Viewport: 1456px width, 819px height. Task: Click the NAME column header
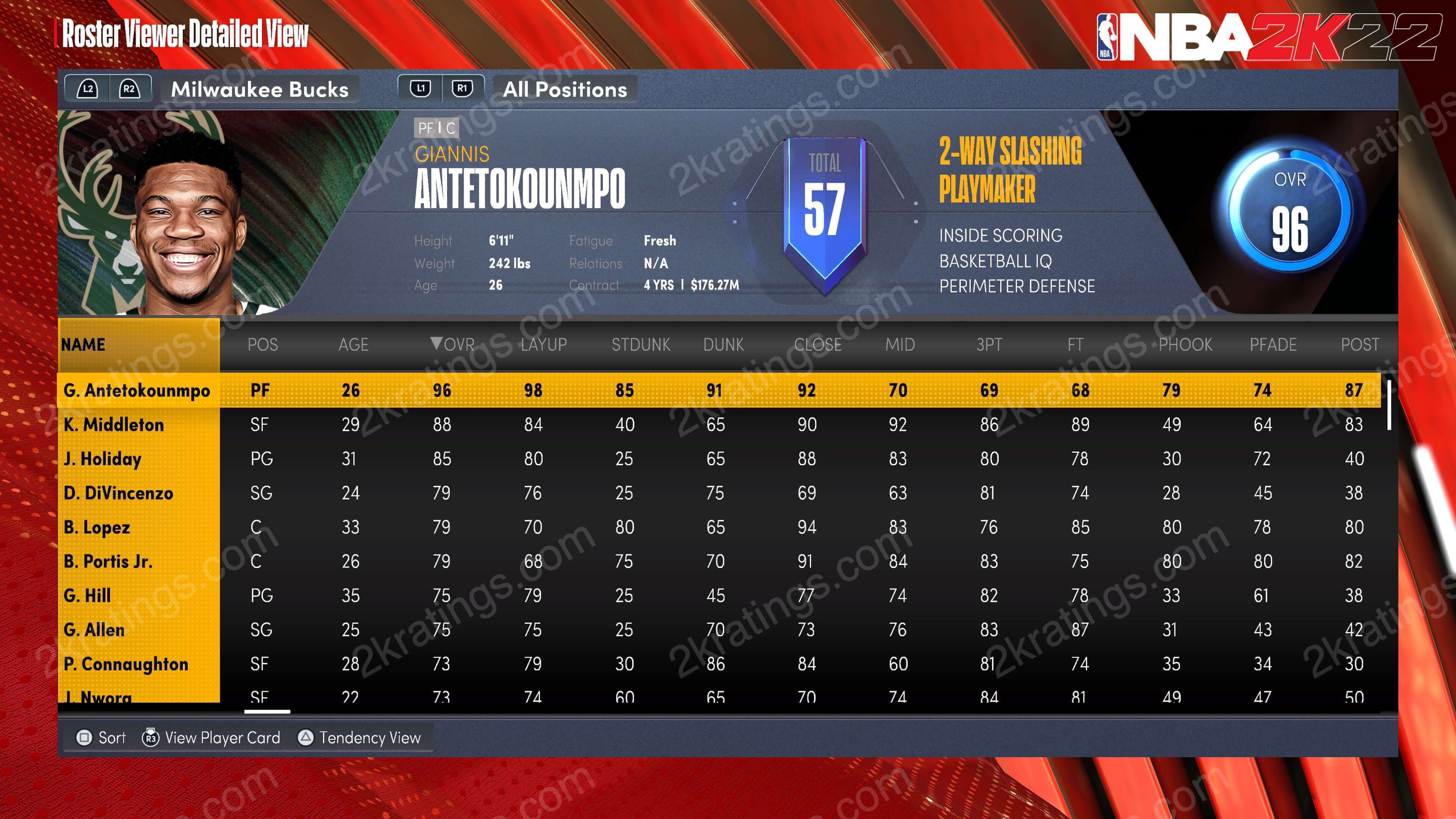pyautogui.click(x=83, y=344)
